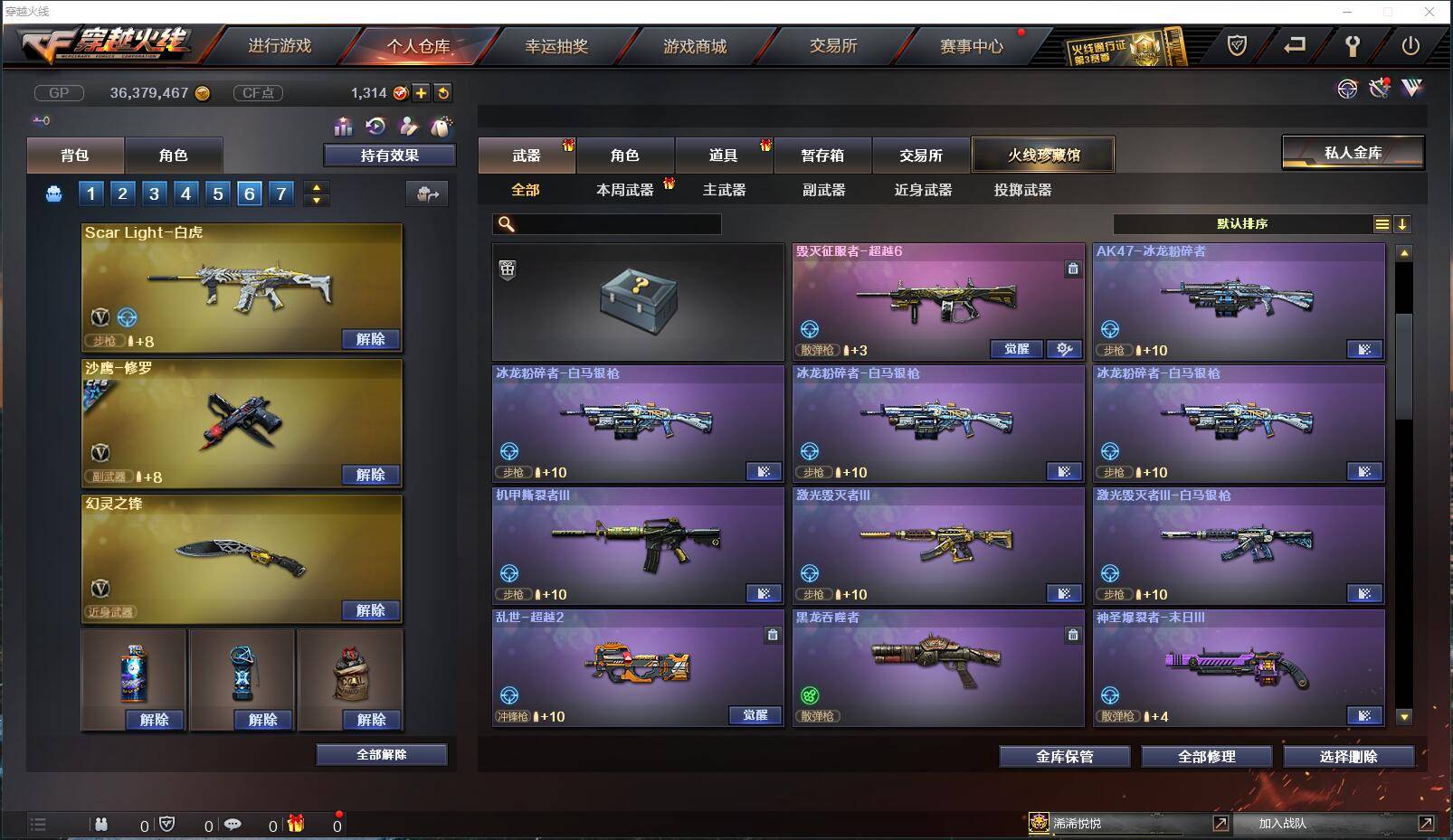Click the crosshair aim icon near top-right

point(1347,89)
